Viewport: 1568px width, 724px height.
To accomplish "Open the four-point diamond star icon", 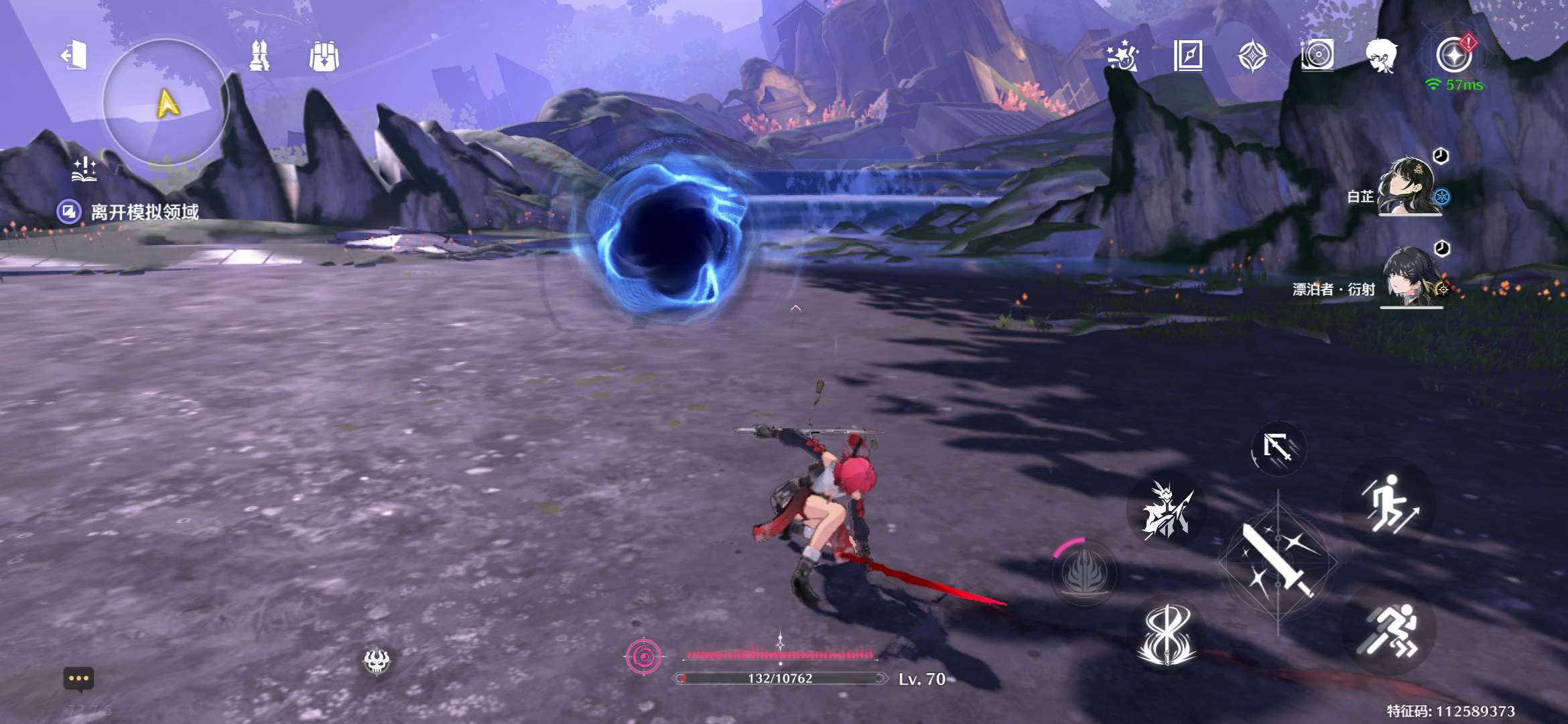I will [1252, 55].
